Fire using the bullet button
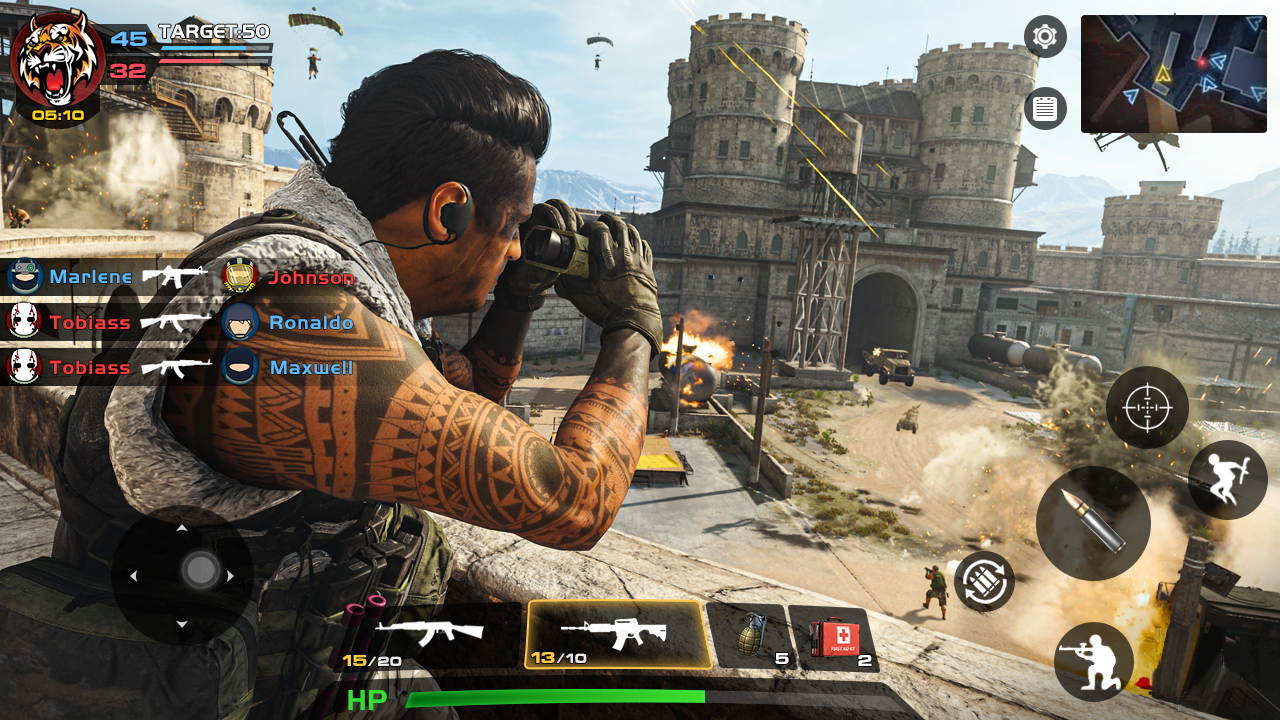This screenshot has width=1280, height=720. click(x=1093, y=523)
